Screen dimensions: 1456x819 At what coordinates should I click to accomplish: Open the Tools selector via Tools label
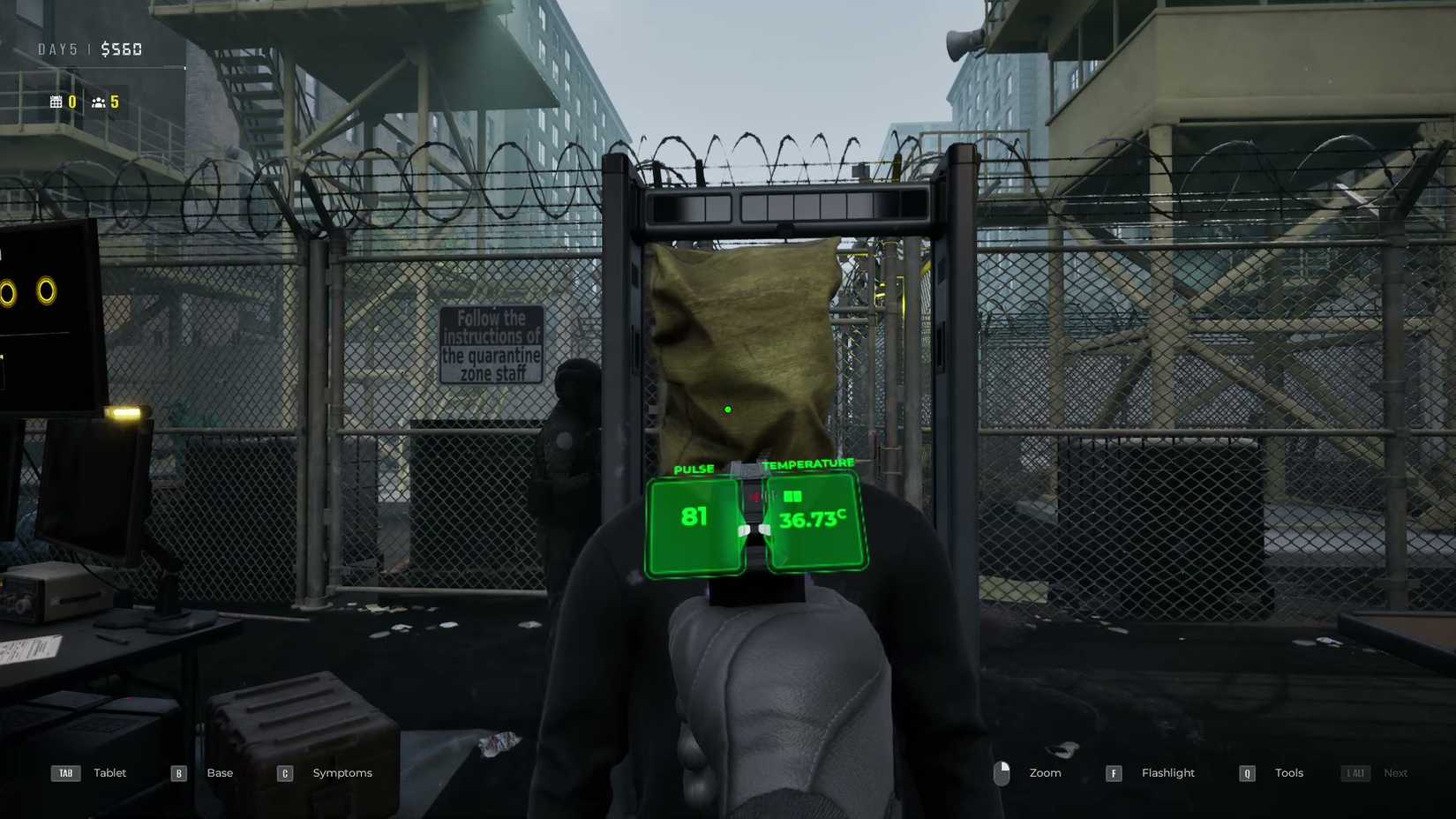click(1288, 772)
